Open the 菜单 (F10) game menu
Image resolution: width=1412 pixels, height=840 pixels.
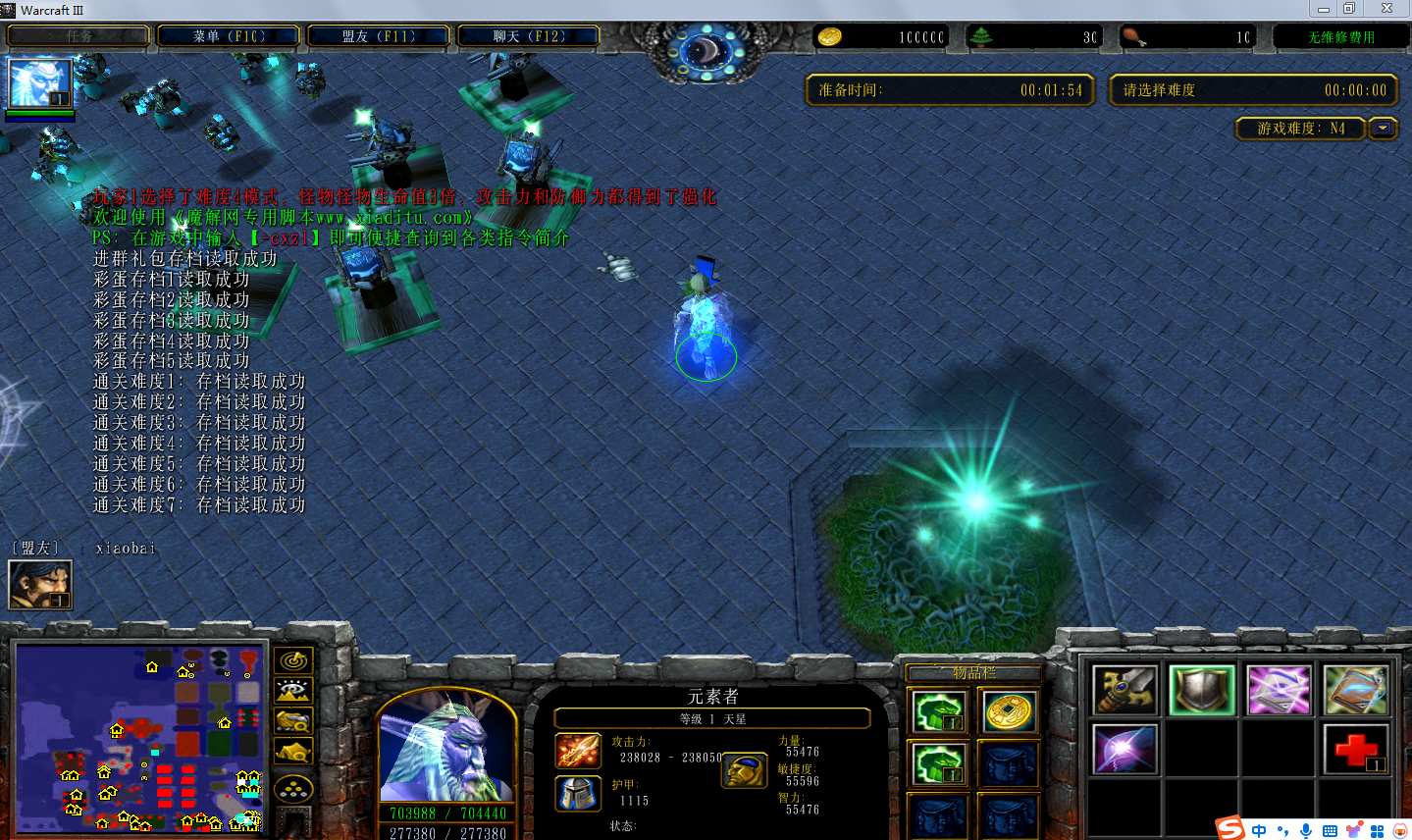(x=229, y=36)
